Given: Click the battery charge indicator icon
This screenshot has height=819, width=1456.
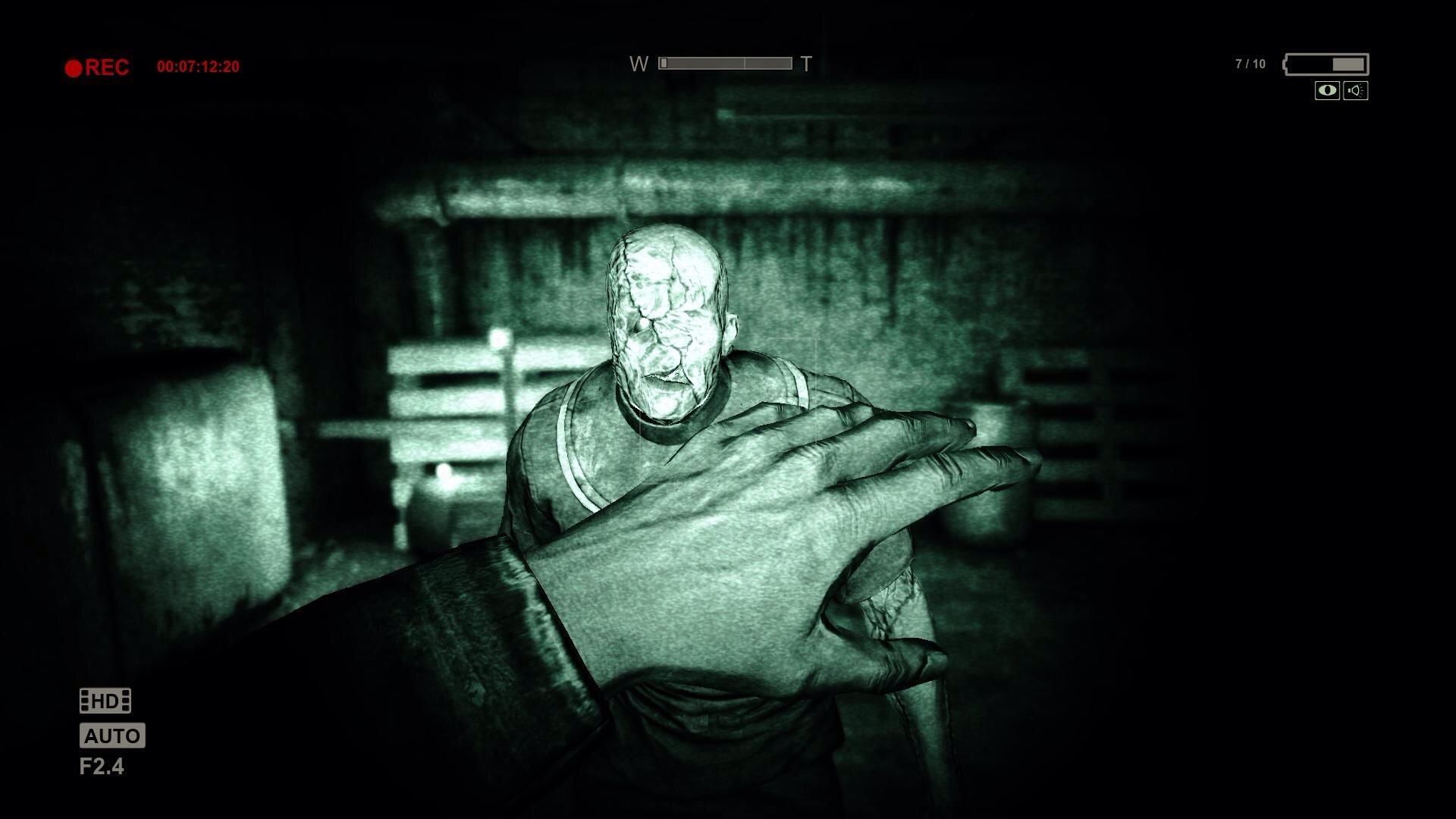Looking at the screenshot, I should 1326,64.
